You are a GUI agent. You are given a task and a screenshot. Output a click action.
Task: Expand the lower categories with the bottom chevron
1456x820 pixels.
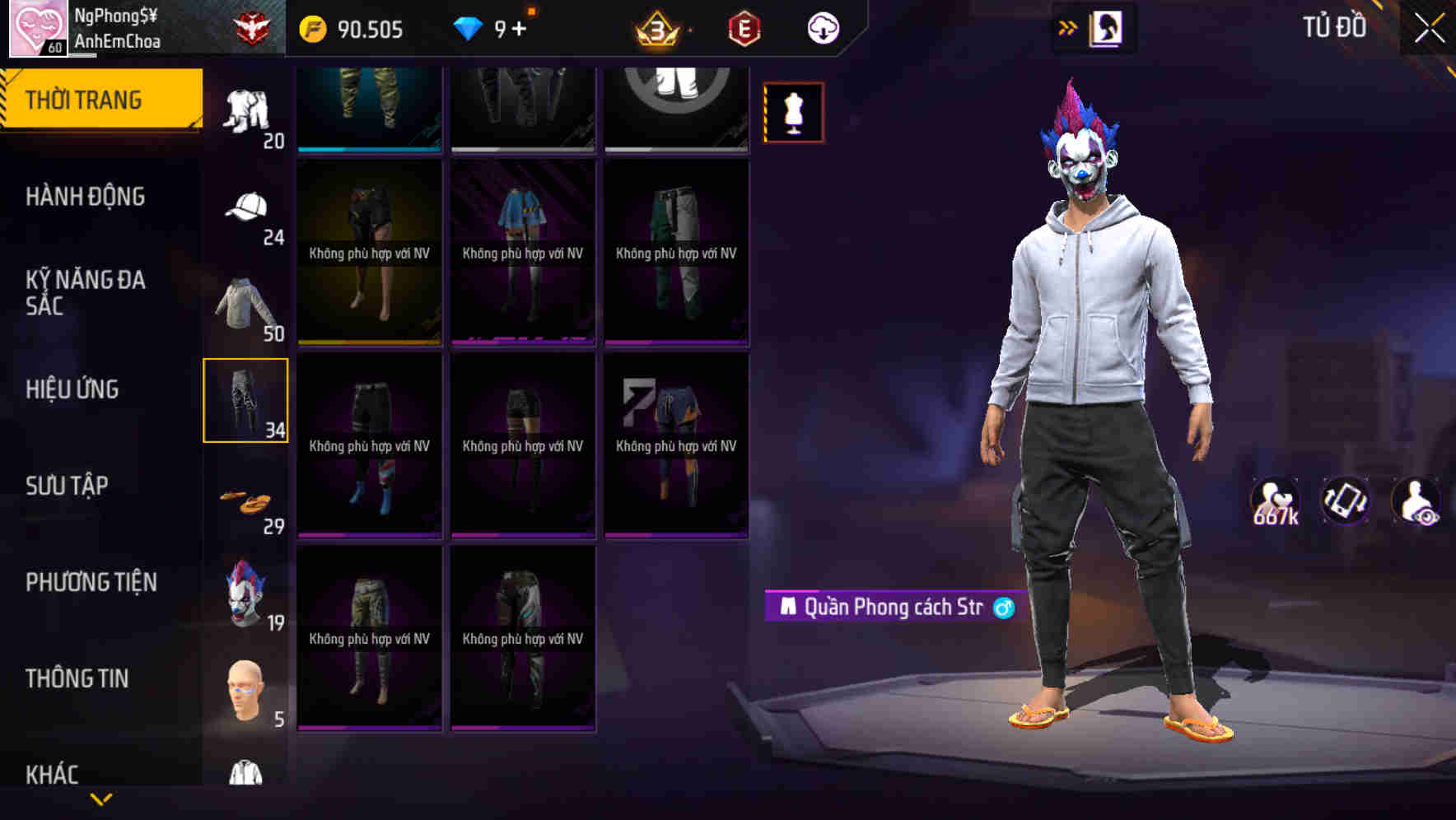pos(101,800)
